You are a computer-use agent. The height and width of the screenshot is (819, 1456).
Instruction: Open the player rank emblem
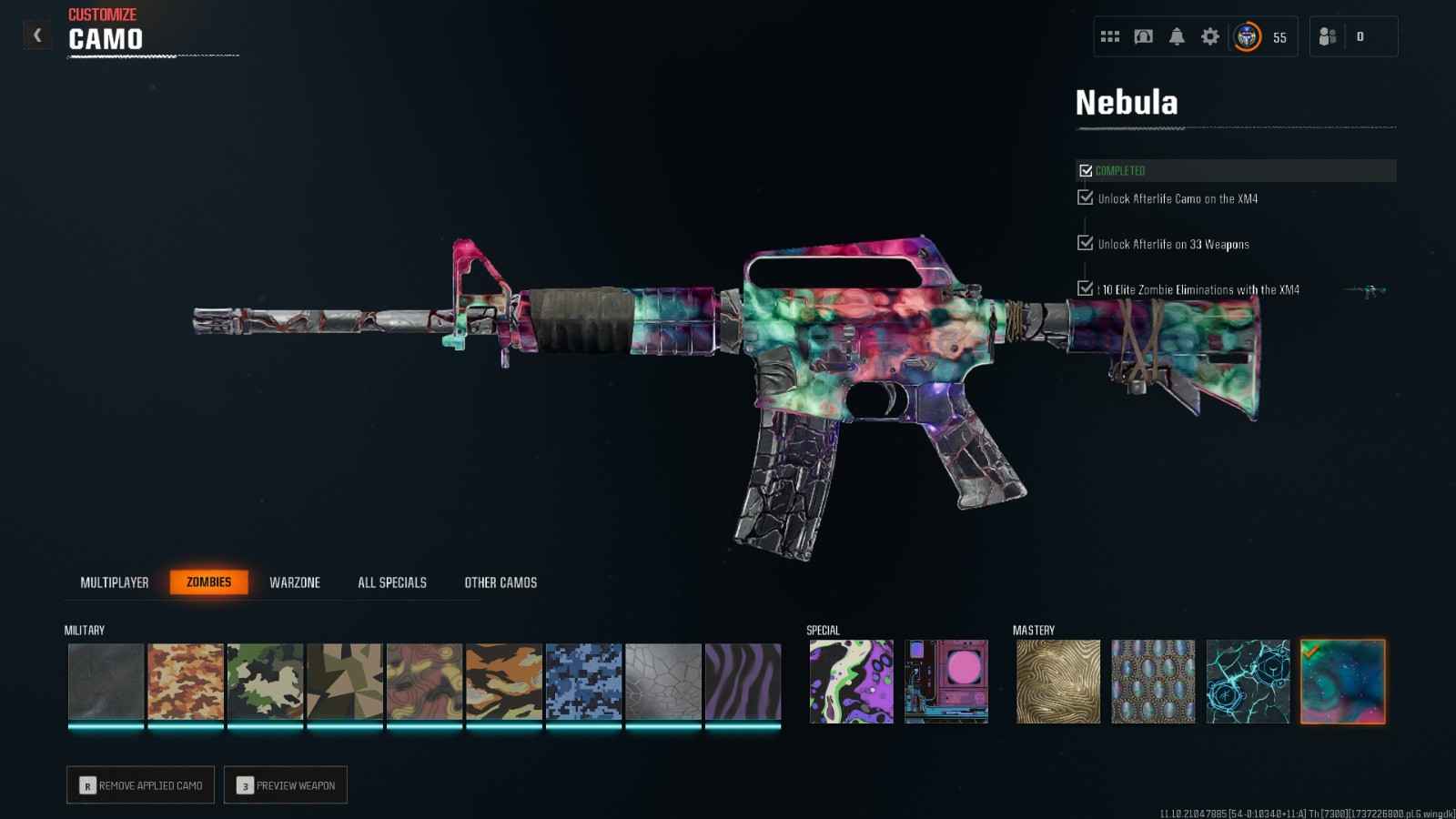(1247, 36)
